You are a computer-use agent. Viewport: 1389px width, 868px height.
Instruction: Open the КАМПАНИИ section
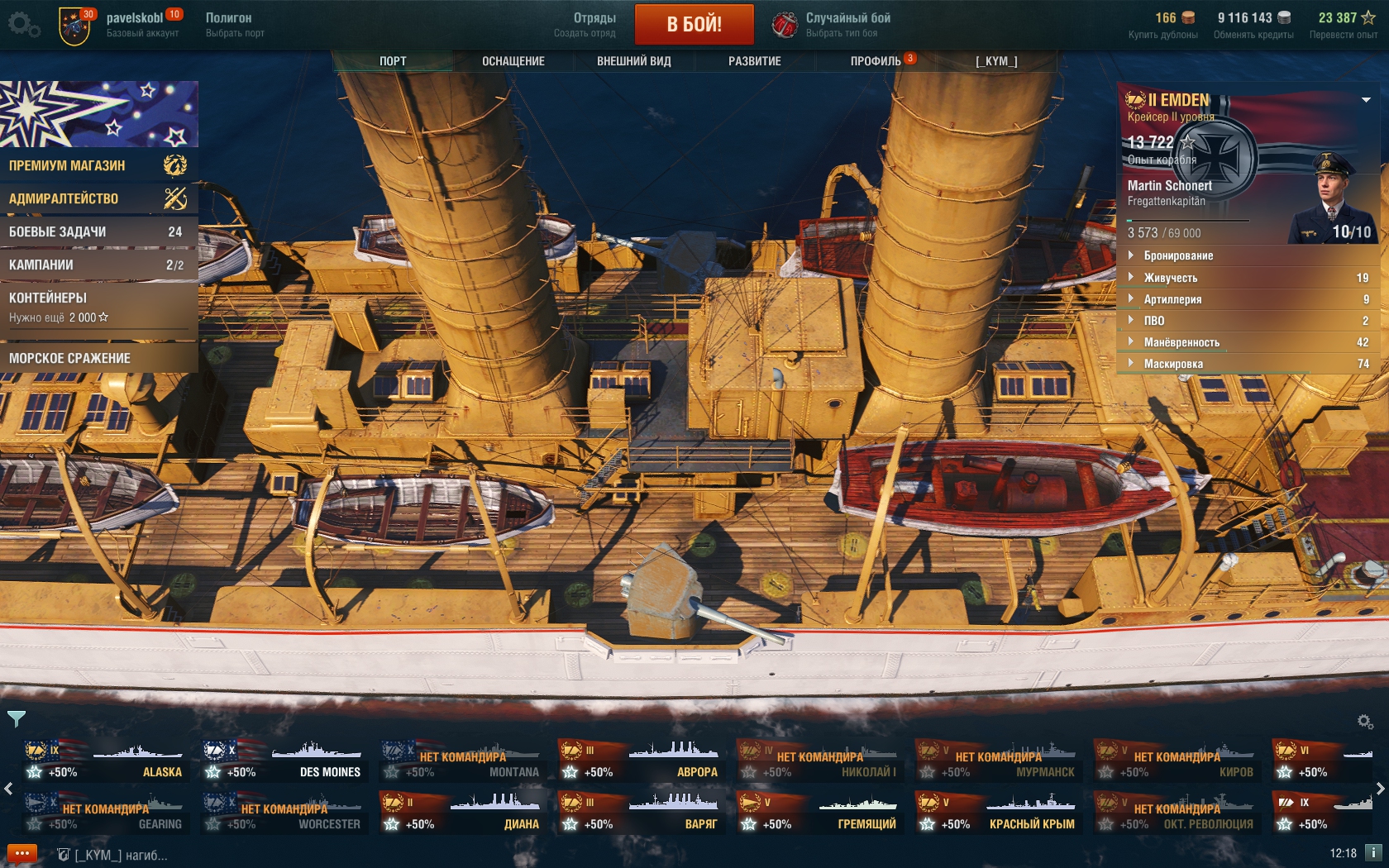pyautogui.click(x=98, y=265)
